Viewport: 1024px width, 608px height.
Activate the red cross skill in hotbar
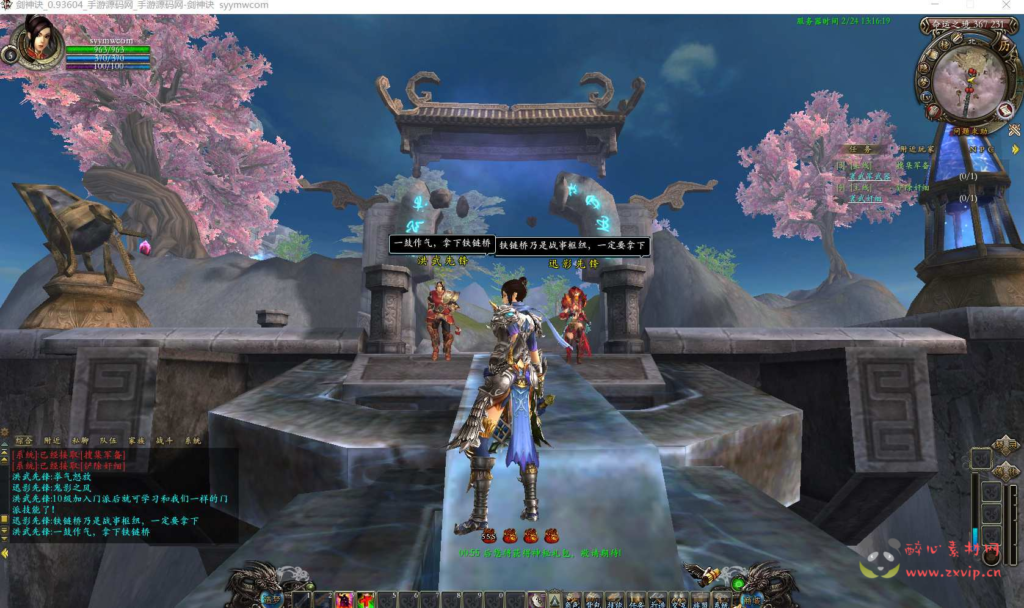coord(366,600)
